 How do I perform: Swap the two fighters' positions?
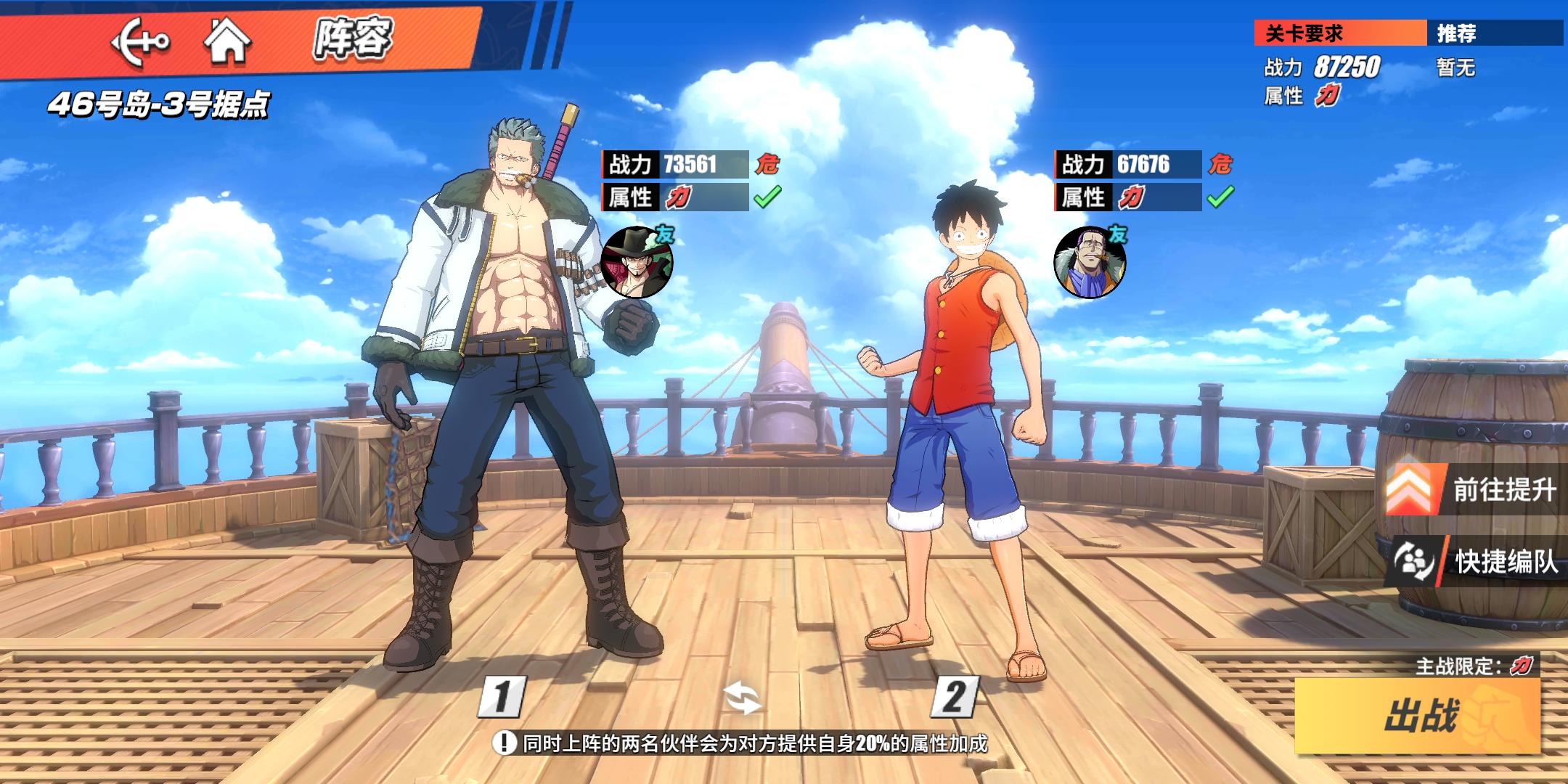click(x=743, y=699)
